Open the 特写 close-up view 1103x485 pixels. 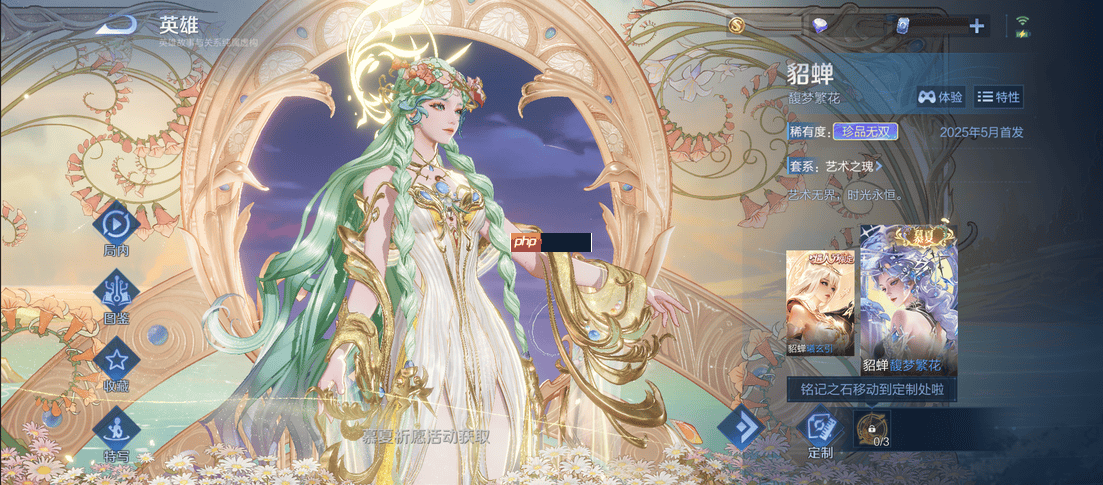pyautogui.click(x=116, y=428)
